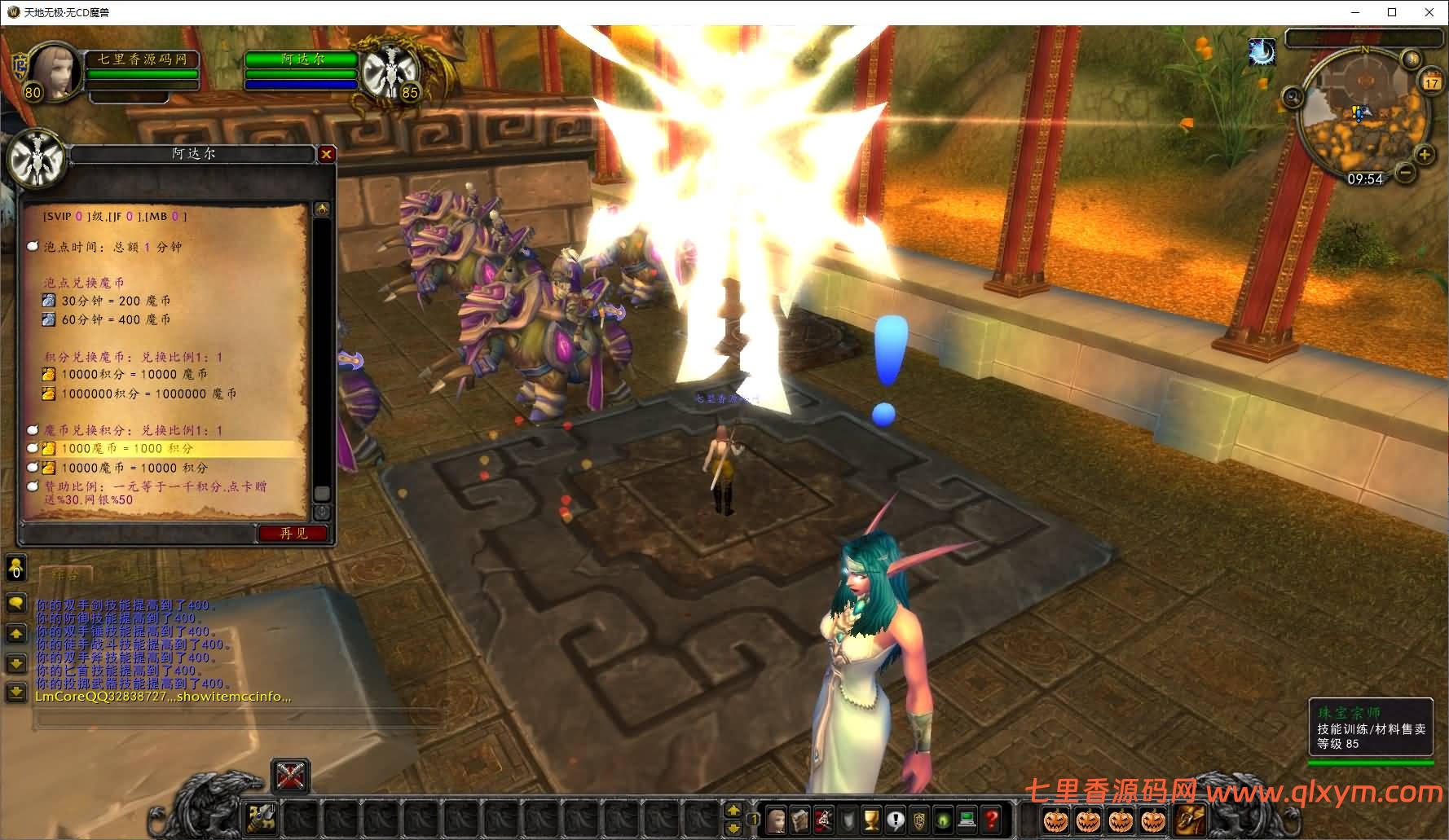Click the 再见 goodbye button
This screenshot has height=840, width=1449.
pyautogui.click(x=293, y=534)
